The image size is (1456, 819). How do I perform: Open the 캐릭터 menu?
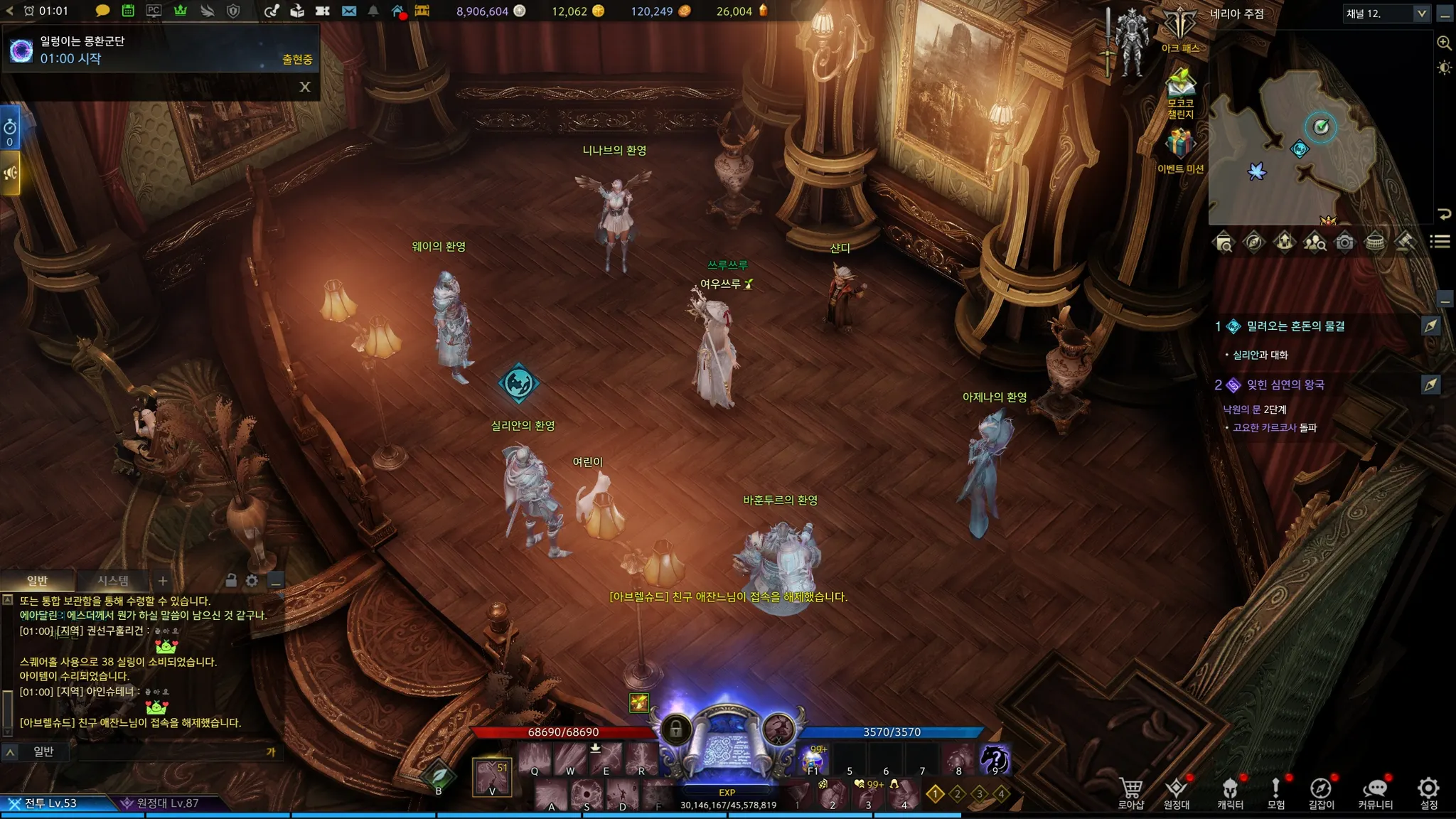pyautogui.click(x=1230, y=793)
